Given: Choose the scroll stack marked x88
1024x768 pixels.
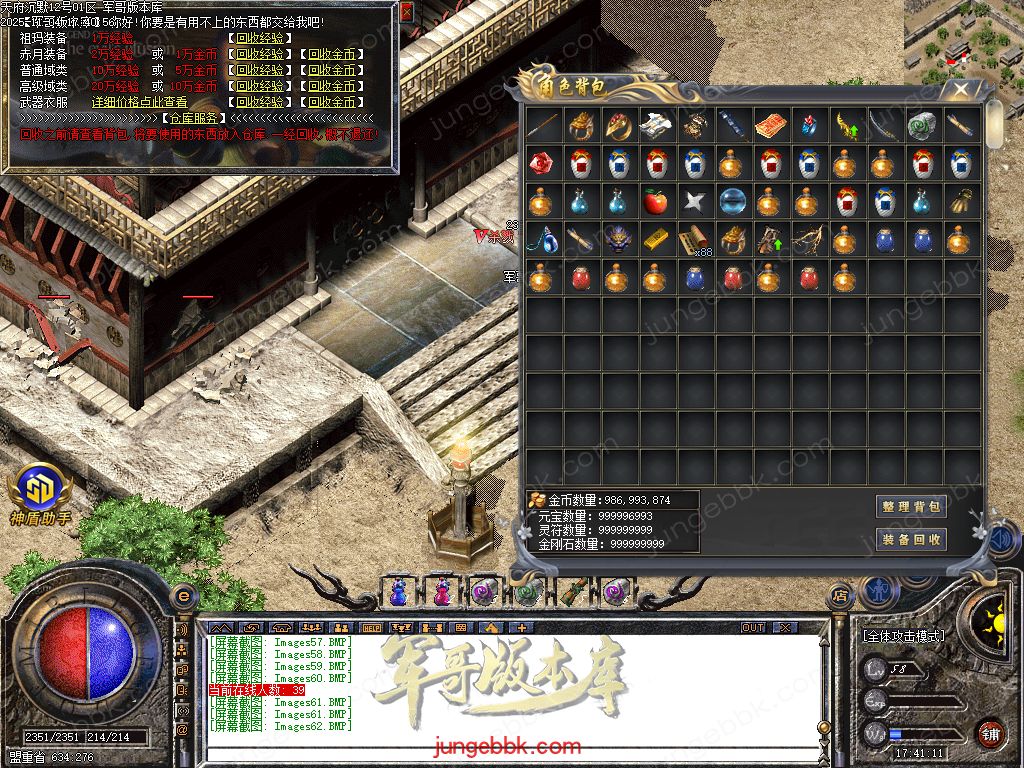Looking at the screenshot, I should coord(693,241).
